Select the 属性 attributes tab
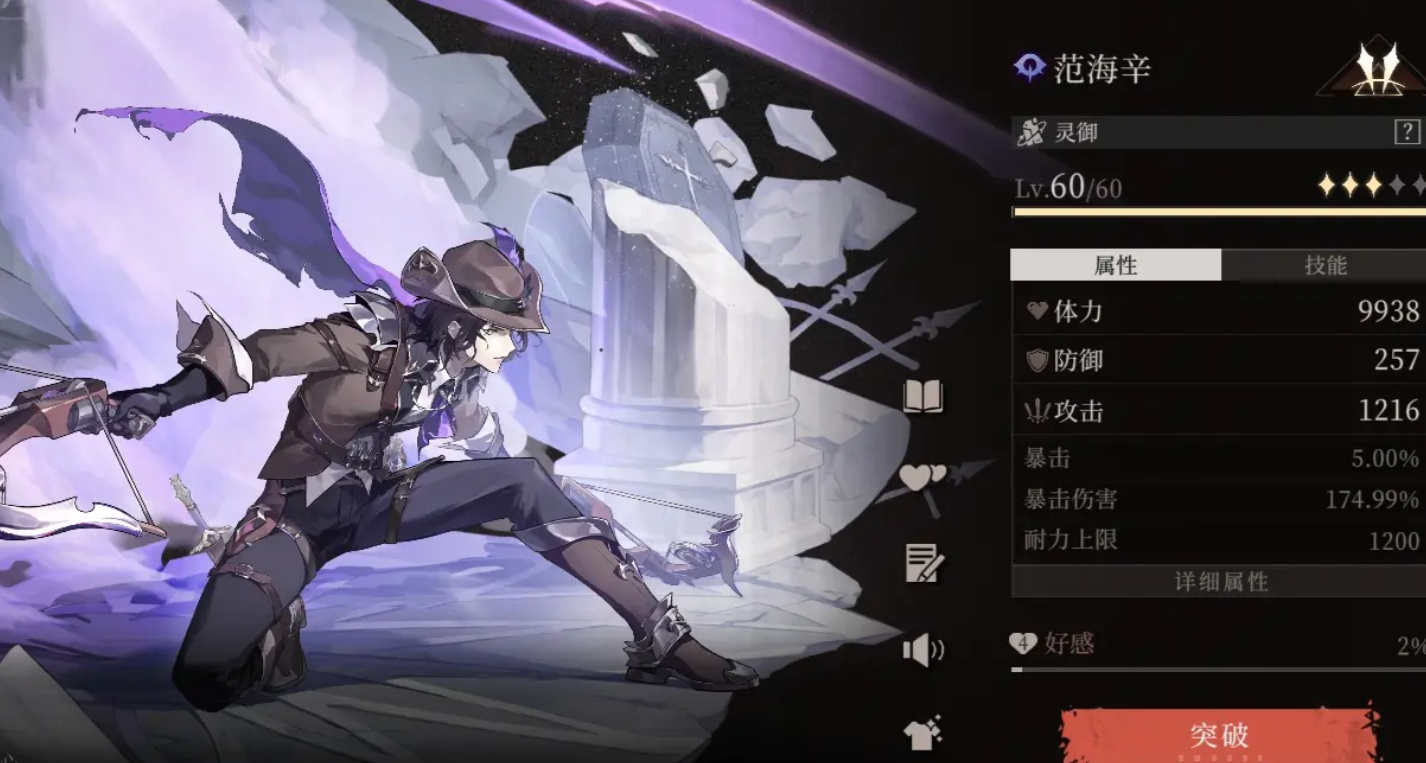Viewport: 1426px width, 763px height. pos(1115,265)
